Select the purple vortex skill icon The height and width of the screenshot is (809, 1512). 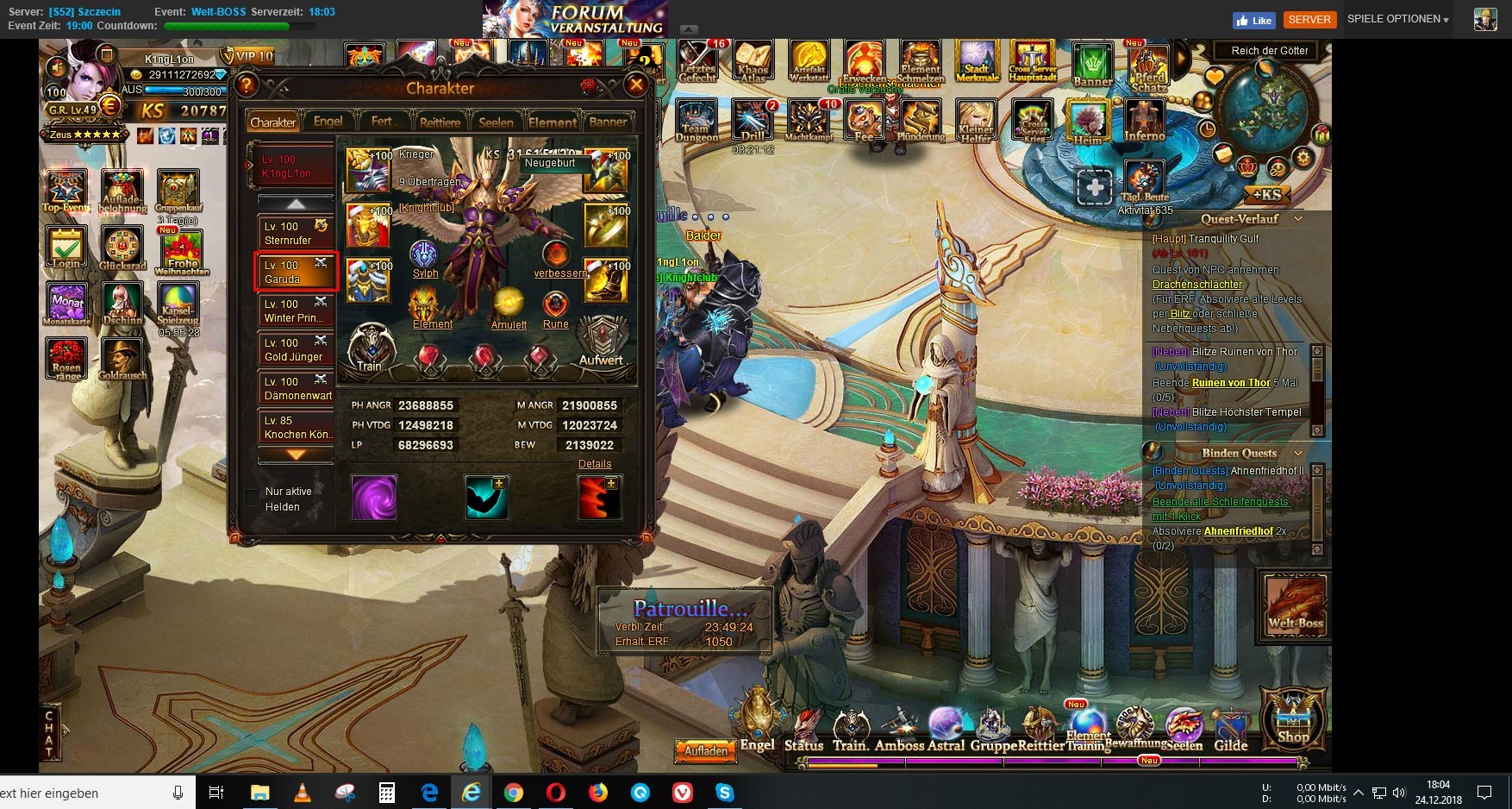point(374,498)
